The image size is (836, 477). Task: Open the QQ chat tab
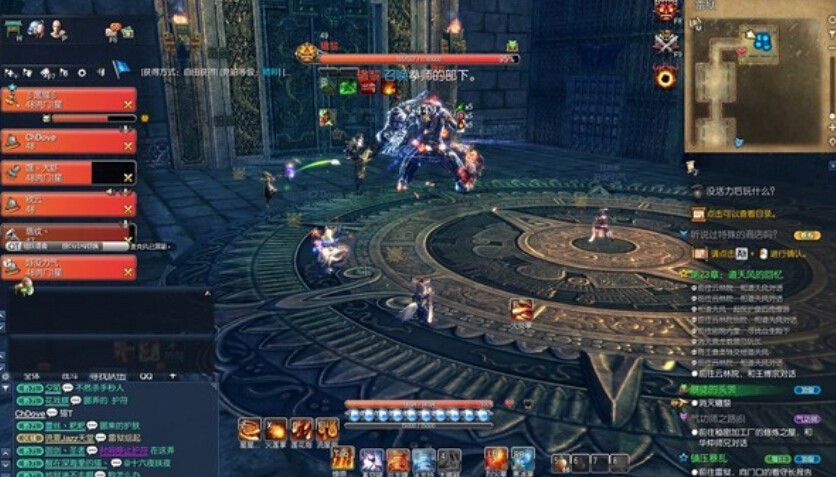click(145, 375)
